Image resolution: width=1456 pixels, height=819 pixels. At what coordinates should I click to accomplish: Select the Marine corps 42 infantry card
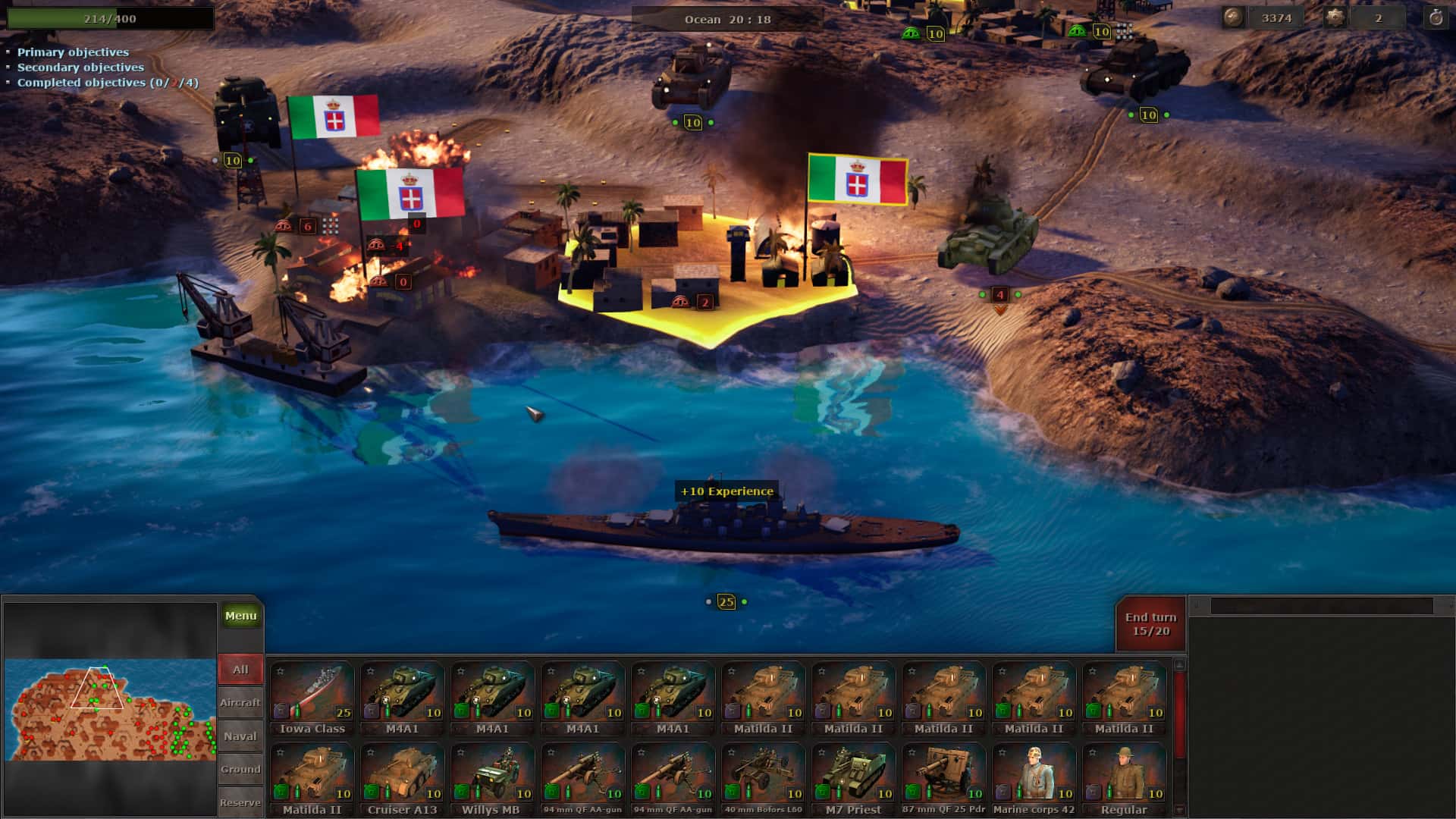[x=1034, y=773]
